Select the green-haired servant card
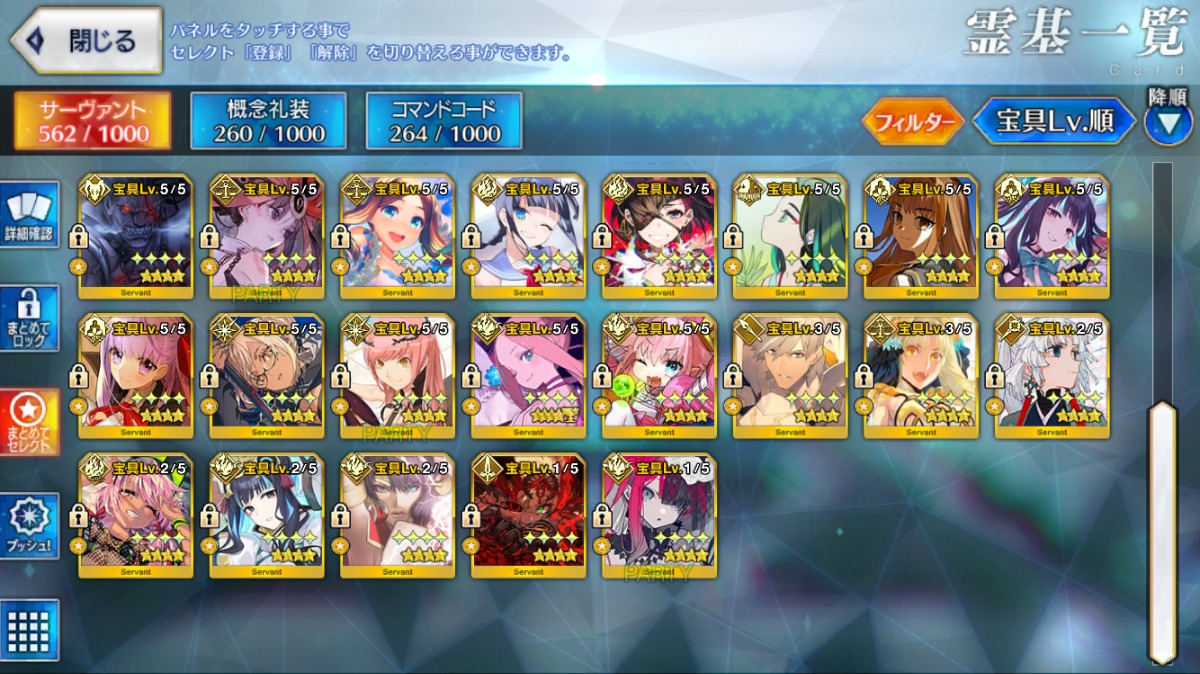The width and height of the screenshot is (1200, 674). 790,236
